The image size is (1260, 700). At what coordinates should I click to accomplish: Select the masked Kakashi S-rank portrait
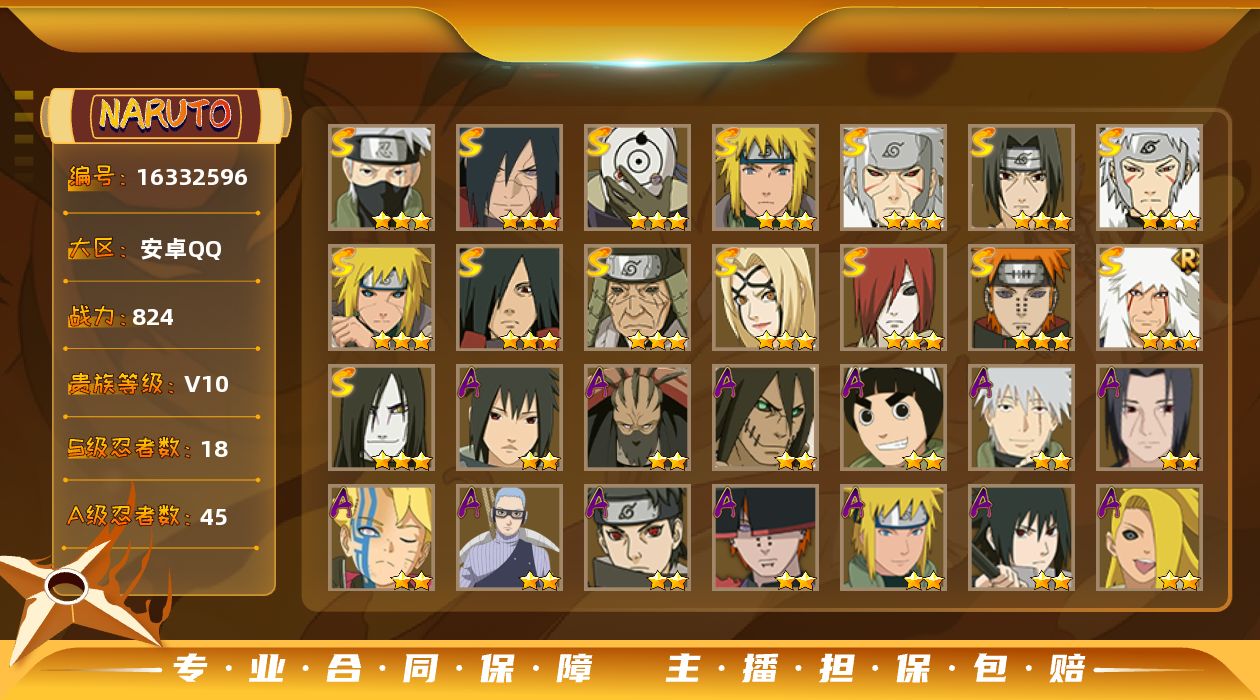381,177
